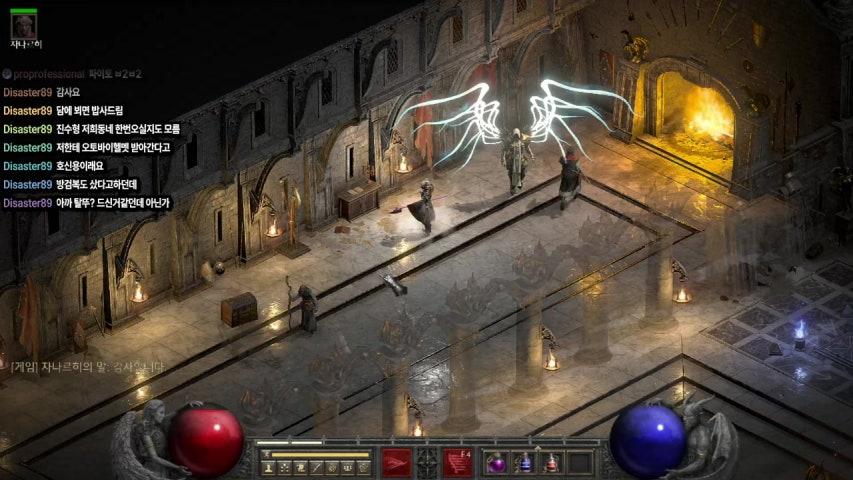
Task: Use the red healing potion in belt
Action: pyautogui.click(x=551, y=463)
